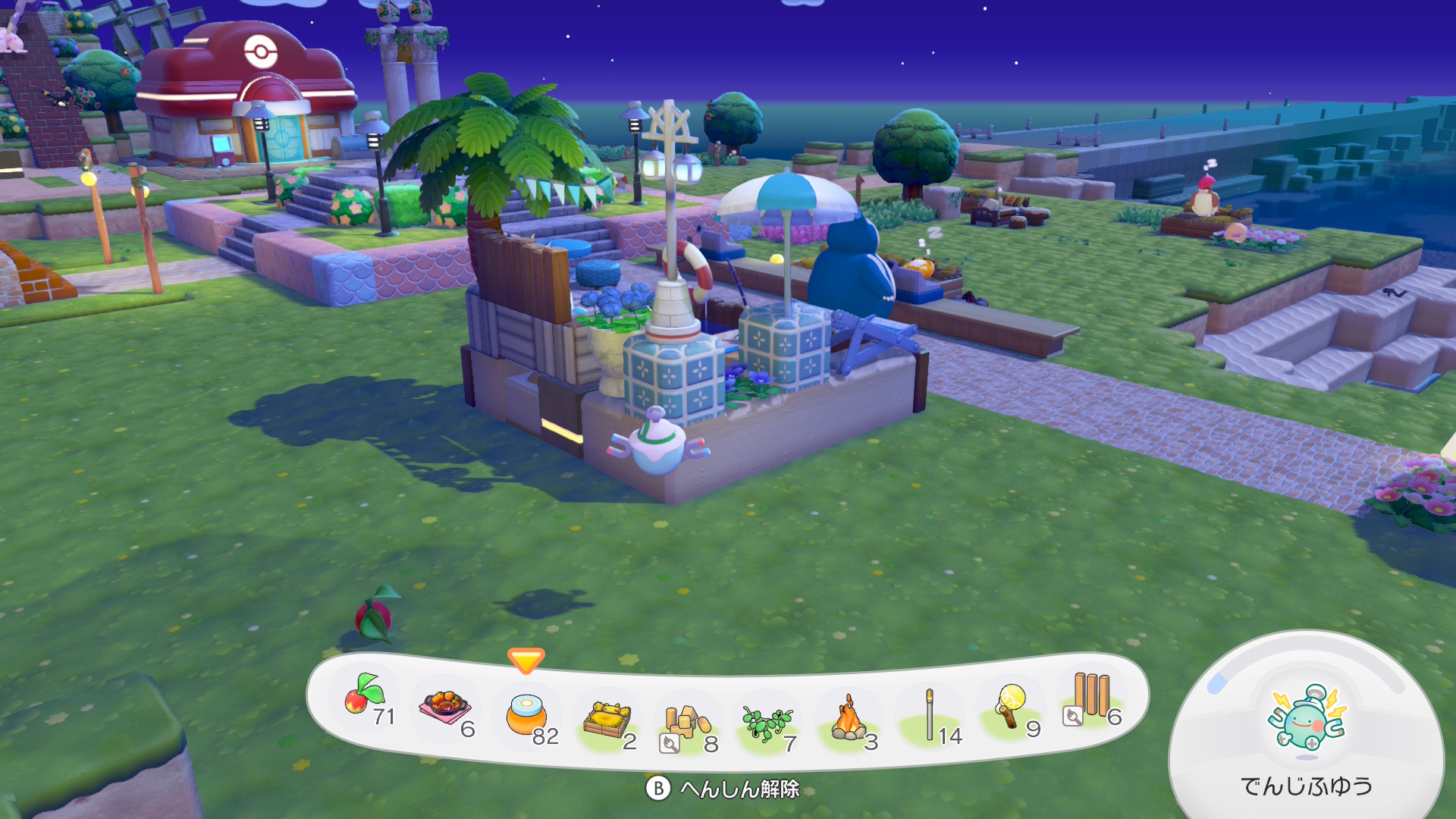
Task: Choose the cooked dish in skillet slot
Action: coord(446,708)
